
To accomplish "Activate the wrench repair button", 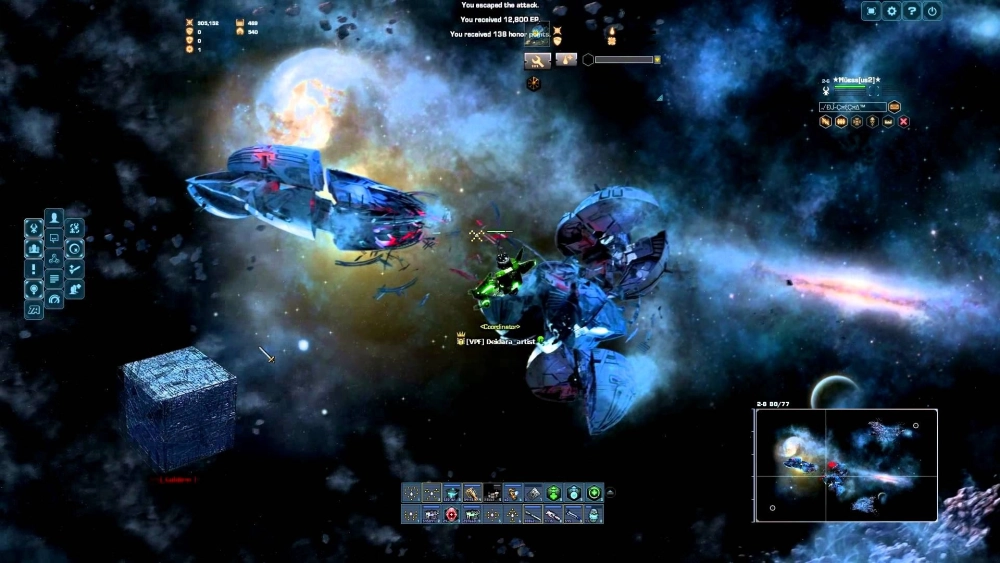I will 537,60.
